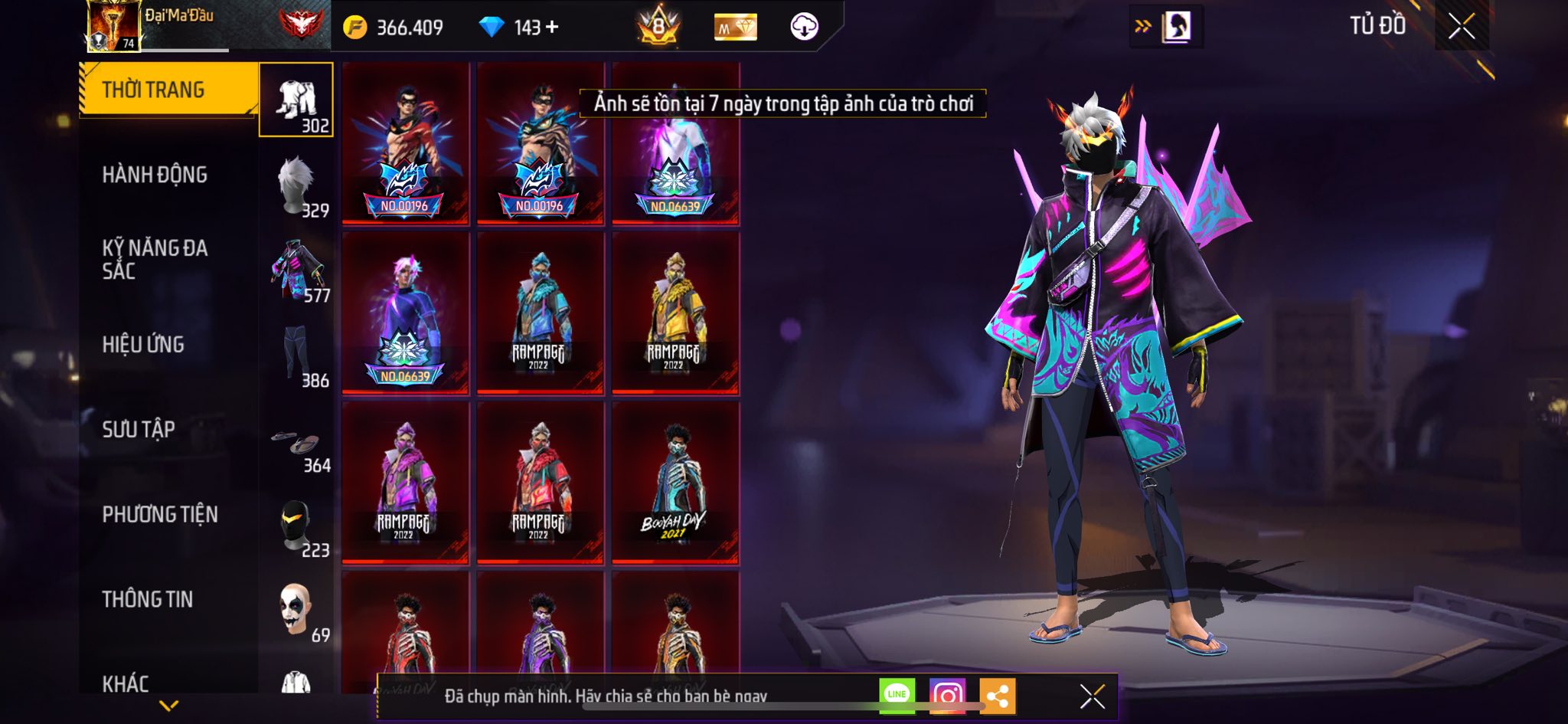Close the TỦ ĐỒ wardrobe screen
Viewport: 1568px width, 724px height.
pos(1461,27)
